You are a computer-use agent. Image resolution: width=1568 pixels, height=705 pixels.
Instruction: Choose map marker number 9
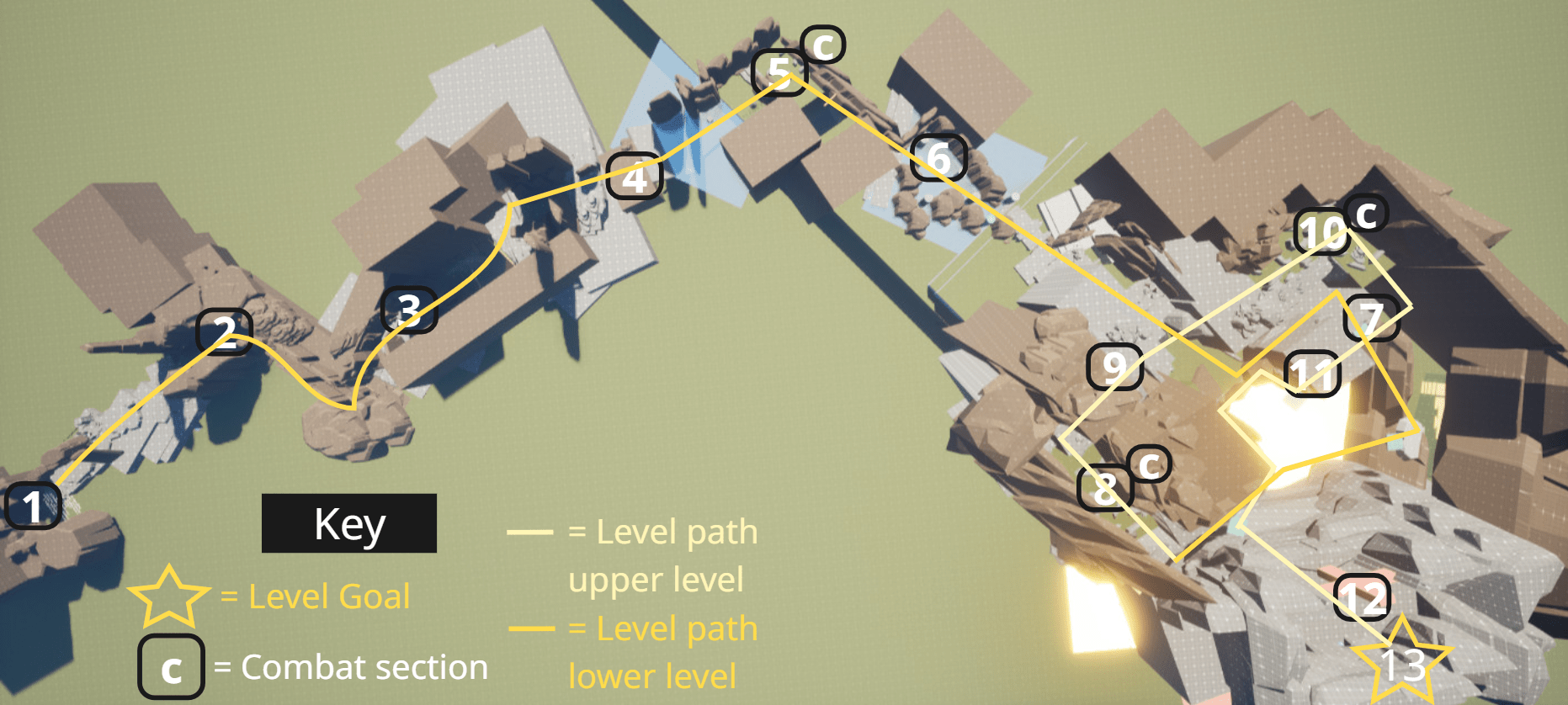(1114, 367)
